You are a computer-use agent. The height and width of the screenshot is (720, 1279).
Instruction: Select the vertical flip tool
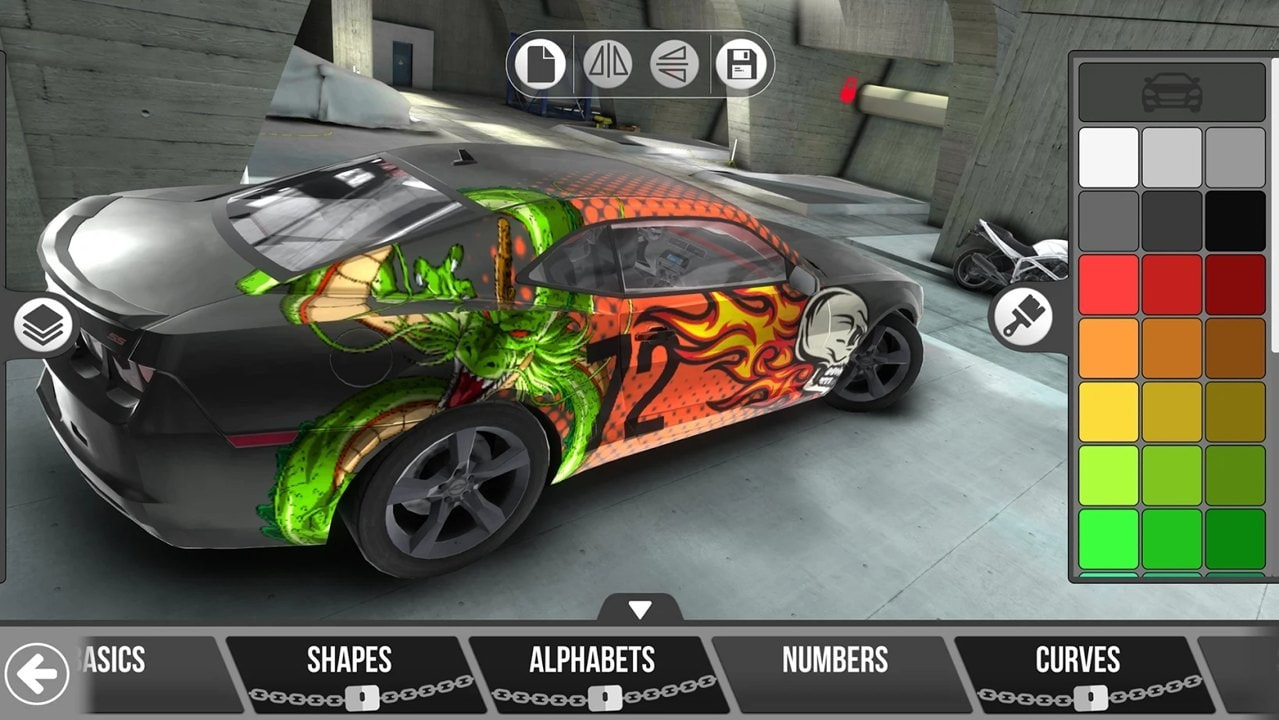pos(674,65)
